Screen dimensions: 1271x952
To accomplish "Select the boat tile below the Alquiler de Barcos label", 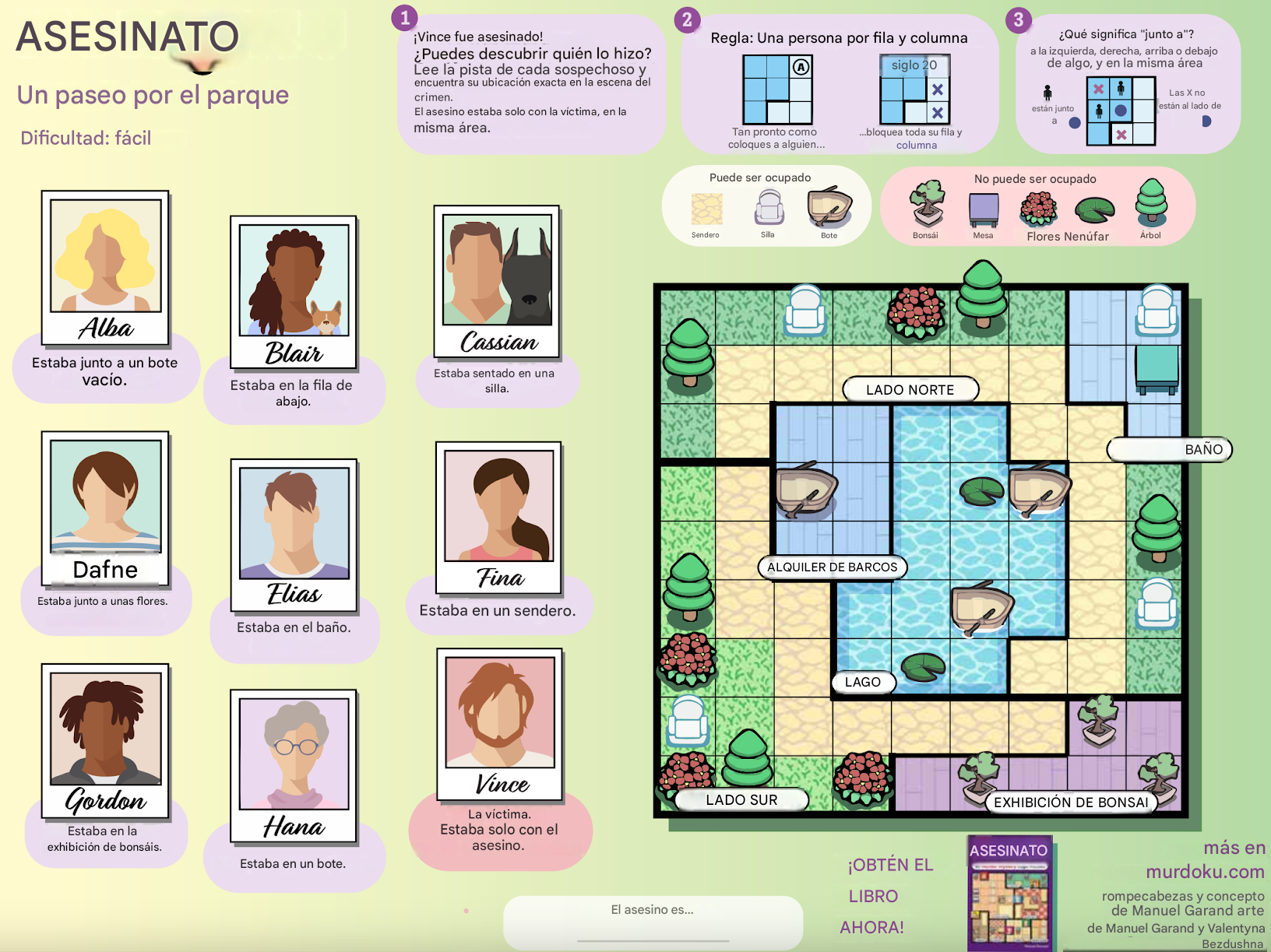I will [980, 608].
